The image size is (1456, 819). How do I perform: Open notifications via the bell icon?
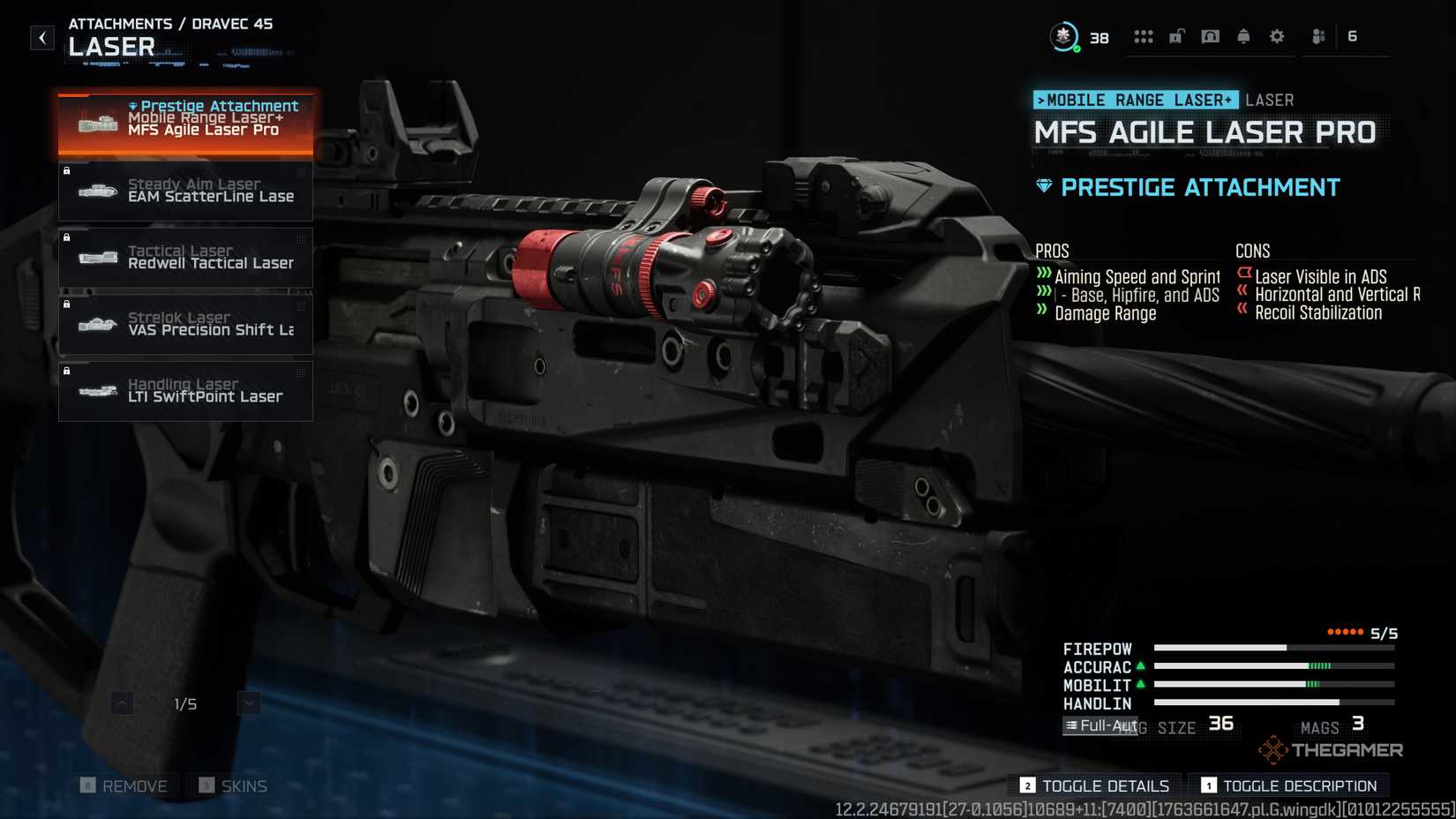(x=1243, y=36)
